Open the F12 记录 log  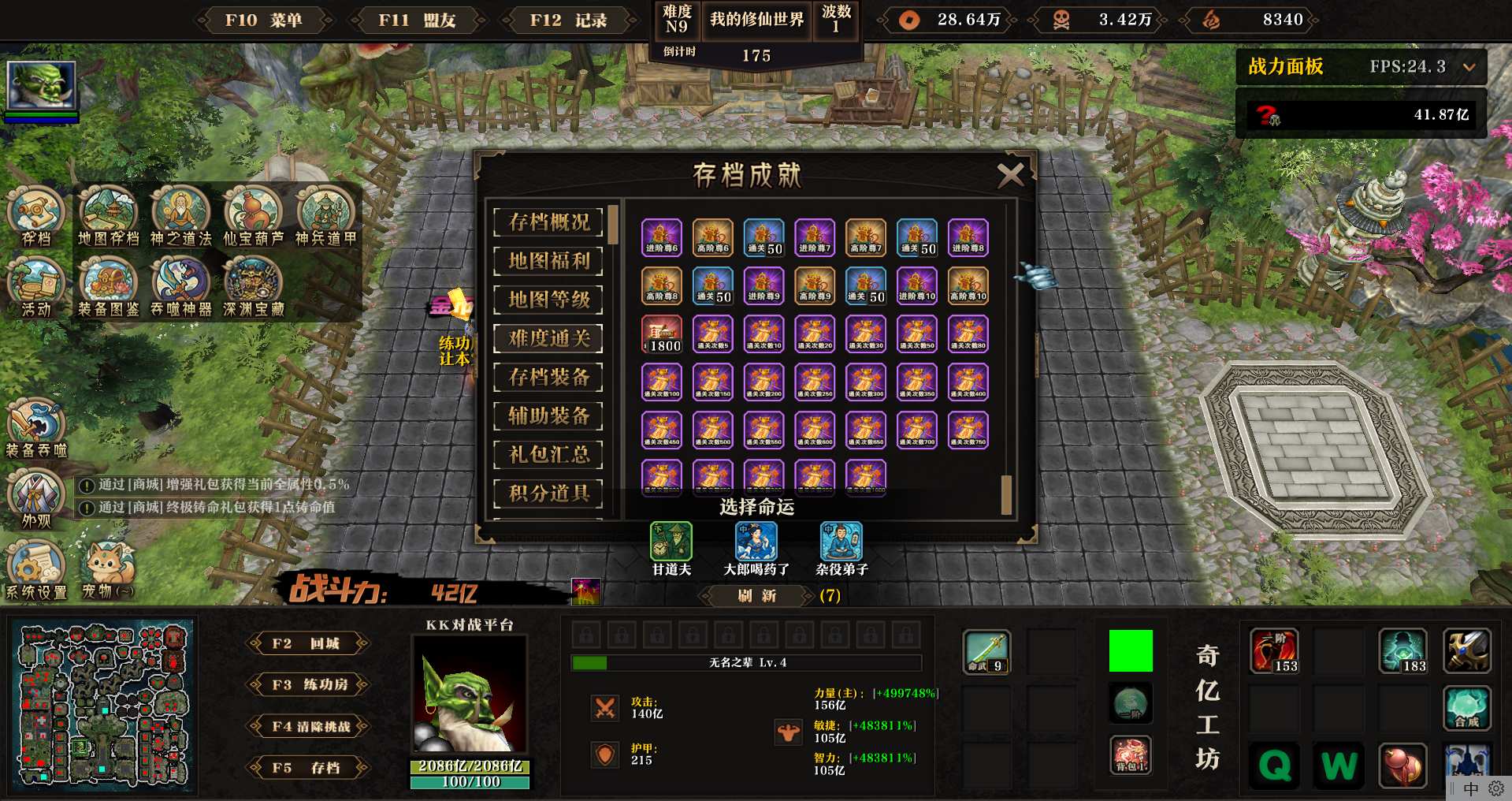click(568, 20)
